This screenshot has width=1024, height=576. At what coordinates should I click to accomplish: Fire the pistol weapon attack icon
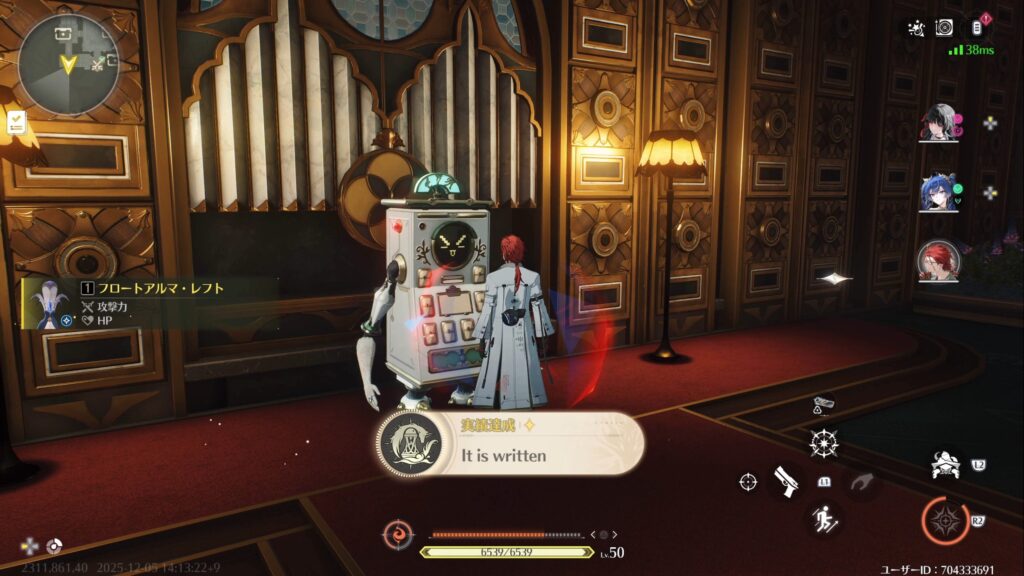click(787, 482)
